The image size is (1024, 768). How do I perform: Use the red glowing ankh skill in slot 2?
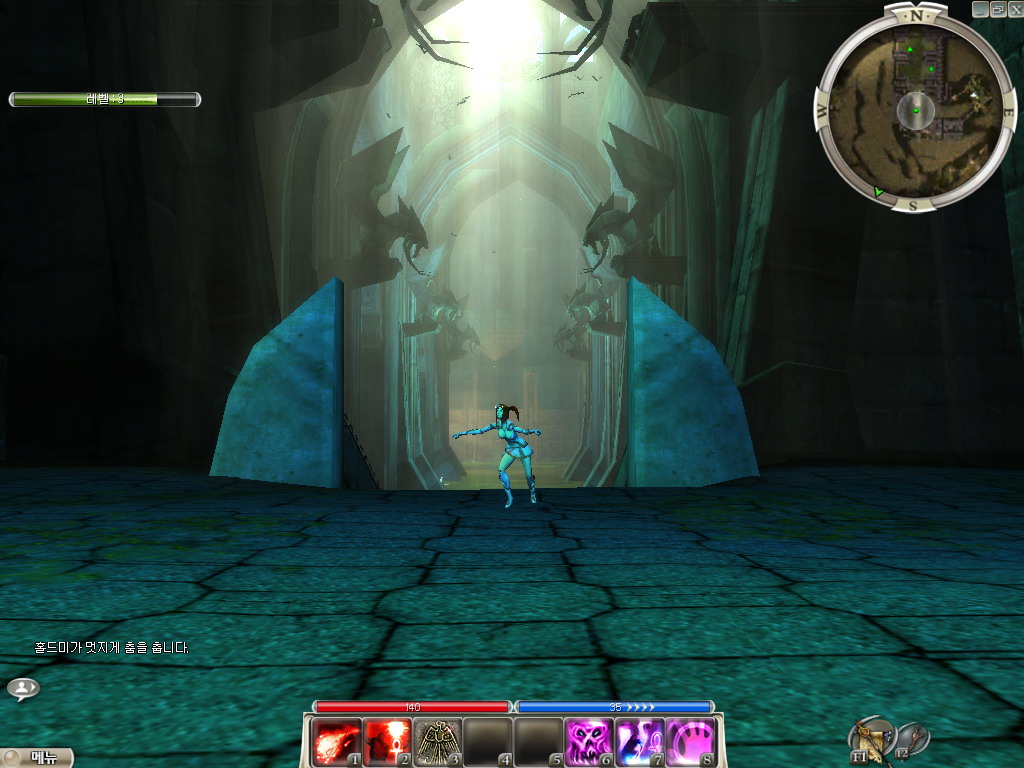[x=387, y=742]
